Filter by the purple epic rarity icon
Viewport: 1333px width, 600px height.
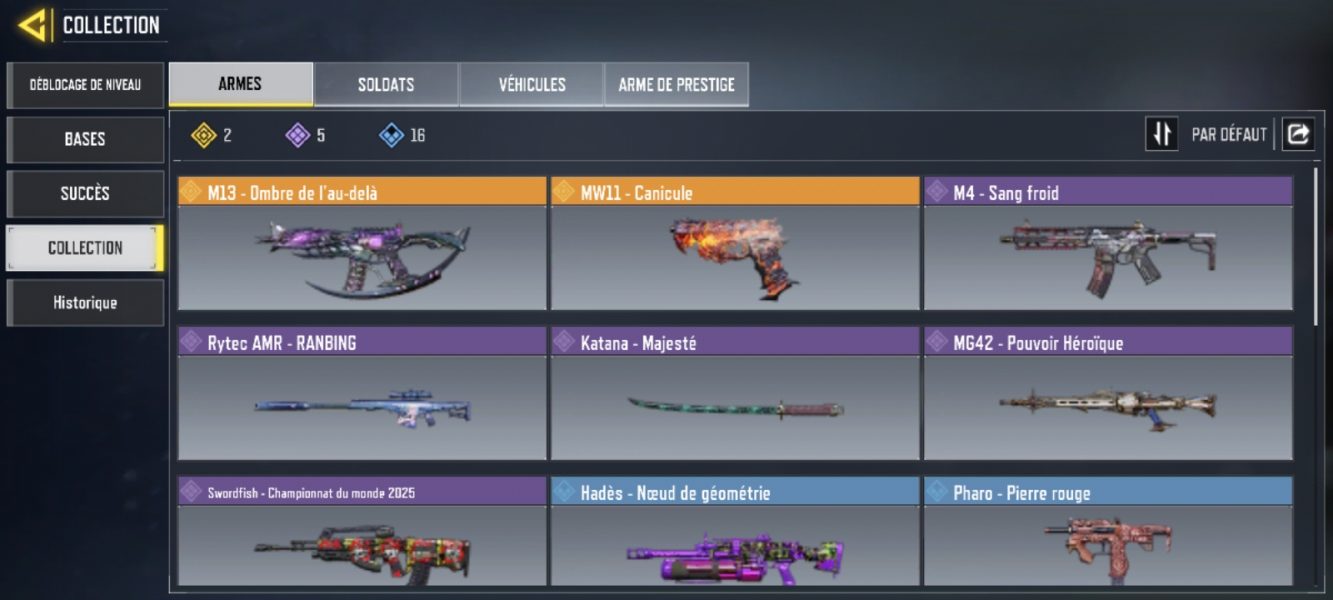[298, 135]
